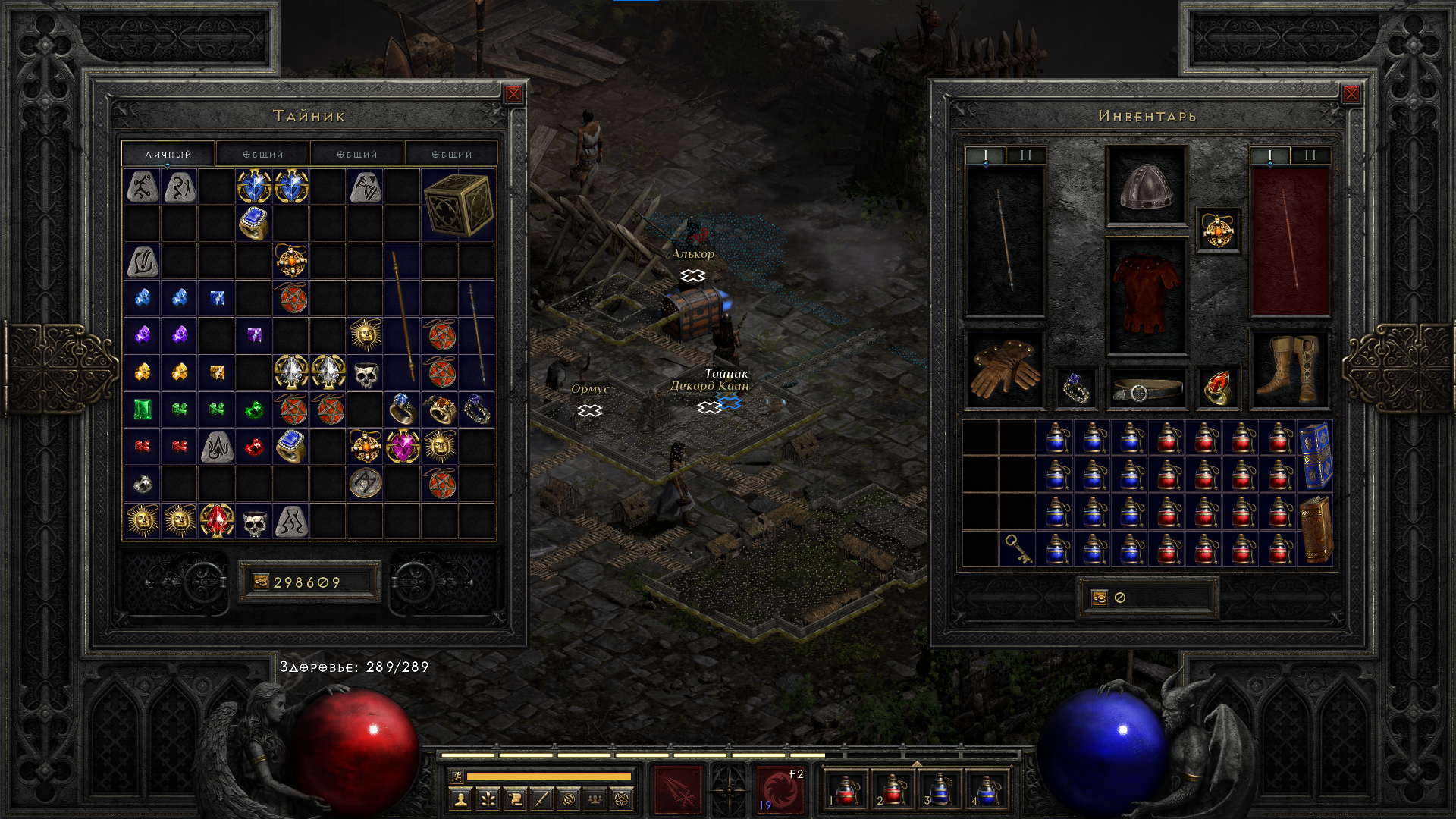Select the equipped belt slot
This screenshot has height=819, width=1456.
click(x=1146, y=390)
